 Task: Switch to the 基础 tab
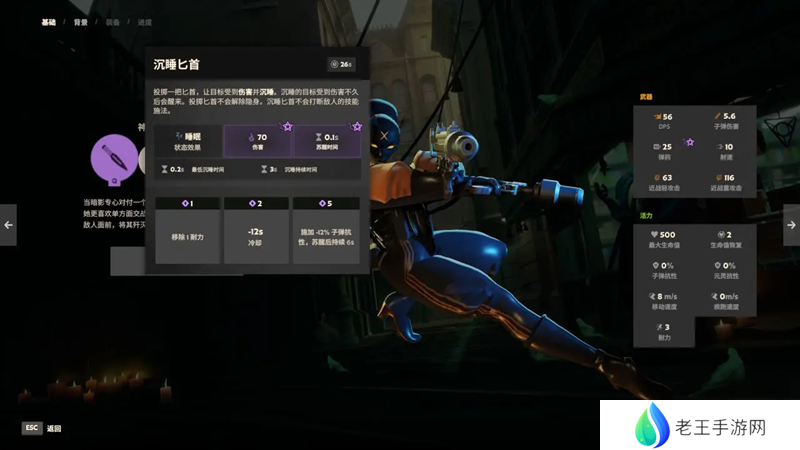(48, 21)
